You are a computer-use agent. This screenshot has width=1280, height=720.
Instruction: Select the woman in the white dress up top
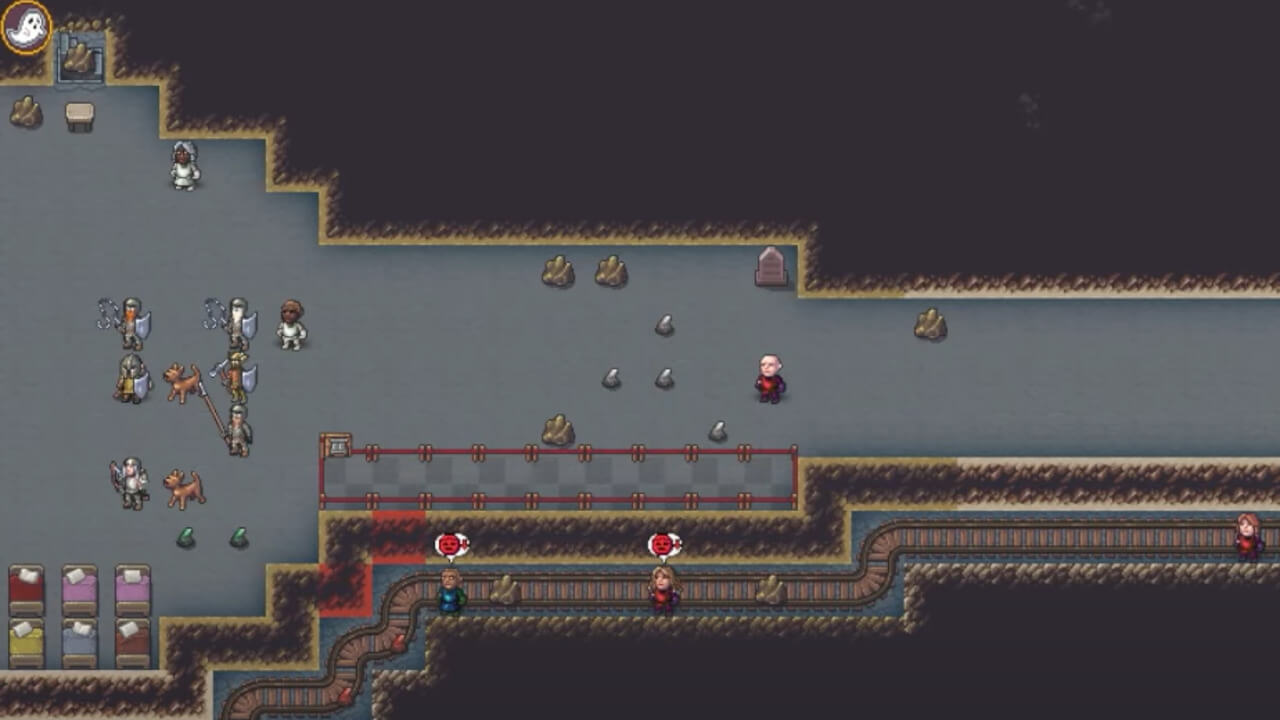185,167
